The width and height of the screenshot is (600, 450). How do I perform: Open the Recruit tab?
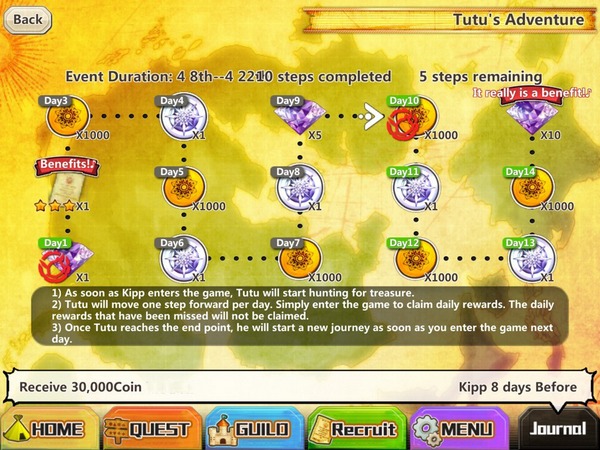pyautogui.click(x=356, y=428)
